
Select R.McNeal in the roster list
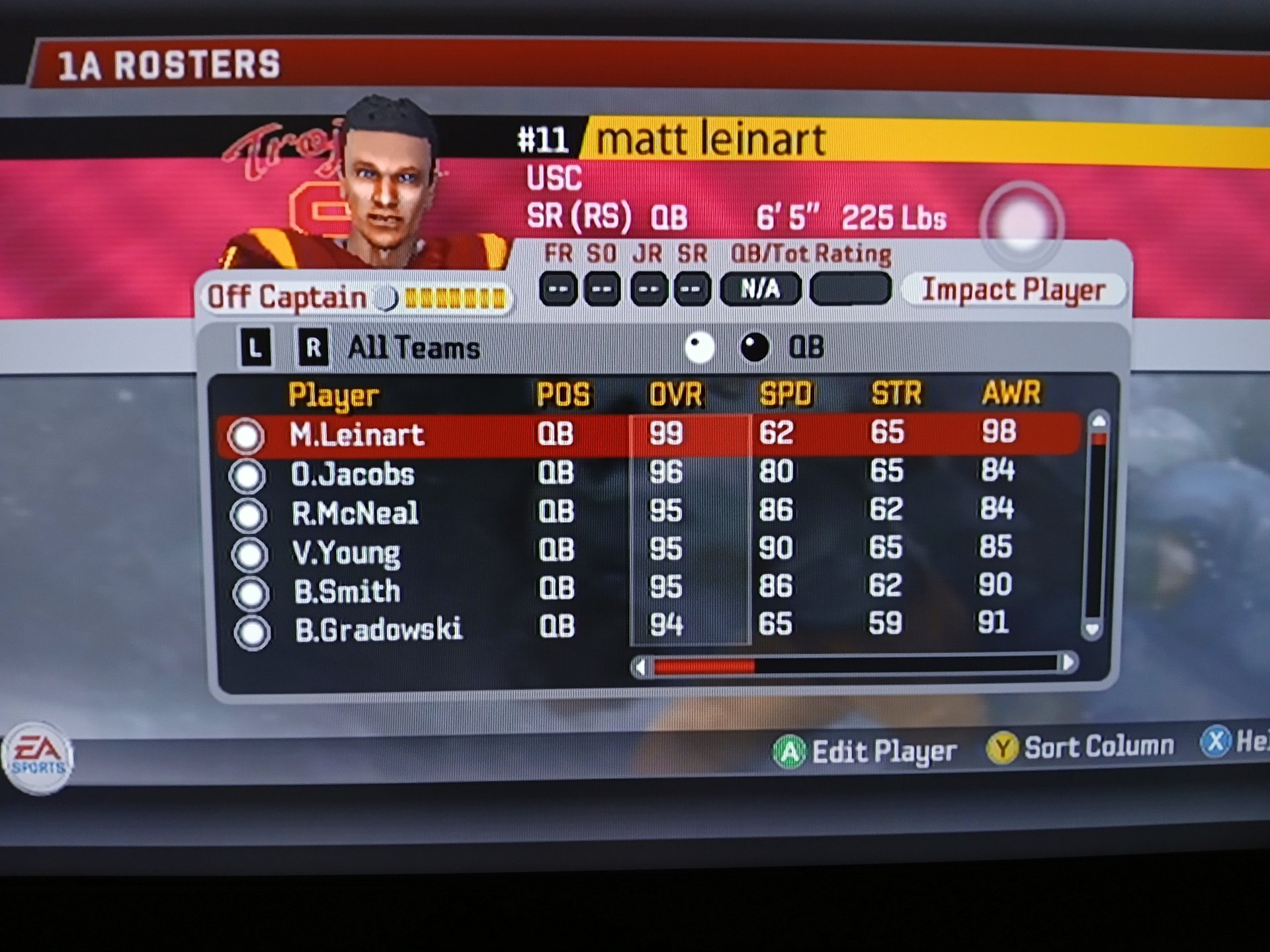(355, 513)
